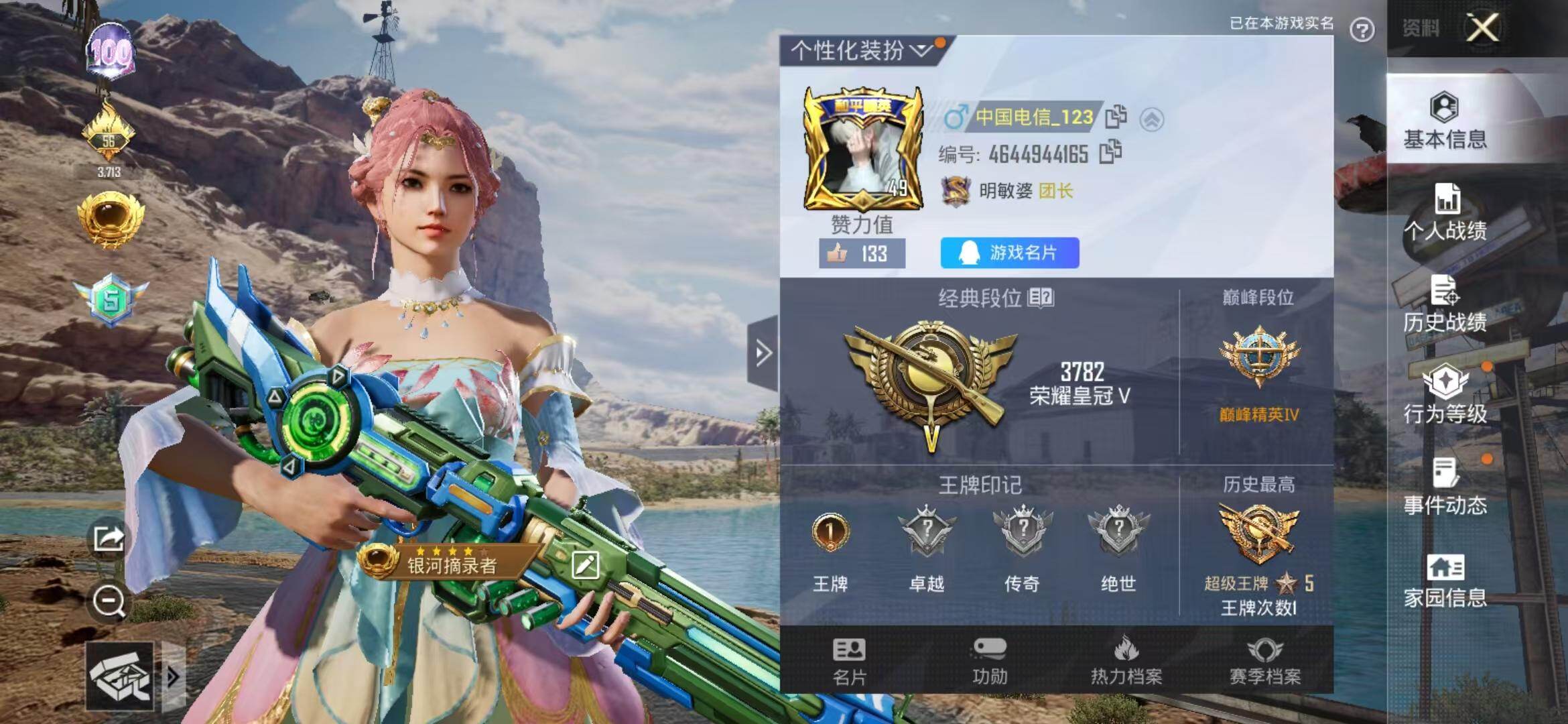This screenshot has height=724, width=1568.
Task: Open the 行为等级 section
Action: tap(1445, 396)
